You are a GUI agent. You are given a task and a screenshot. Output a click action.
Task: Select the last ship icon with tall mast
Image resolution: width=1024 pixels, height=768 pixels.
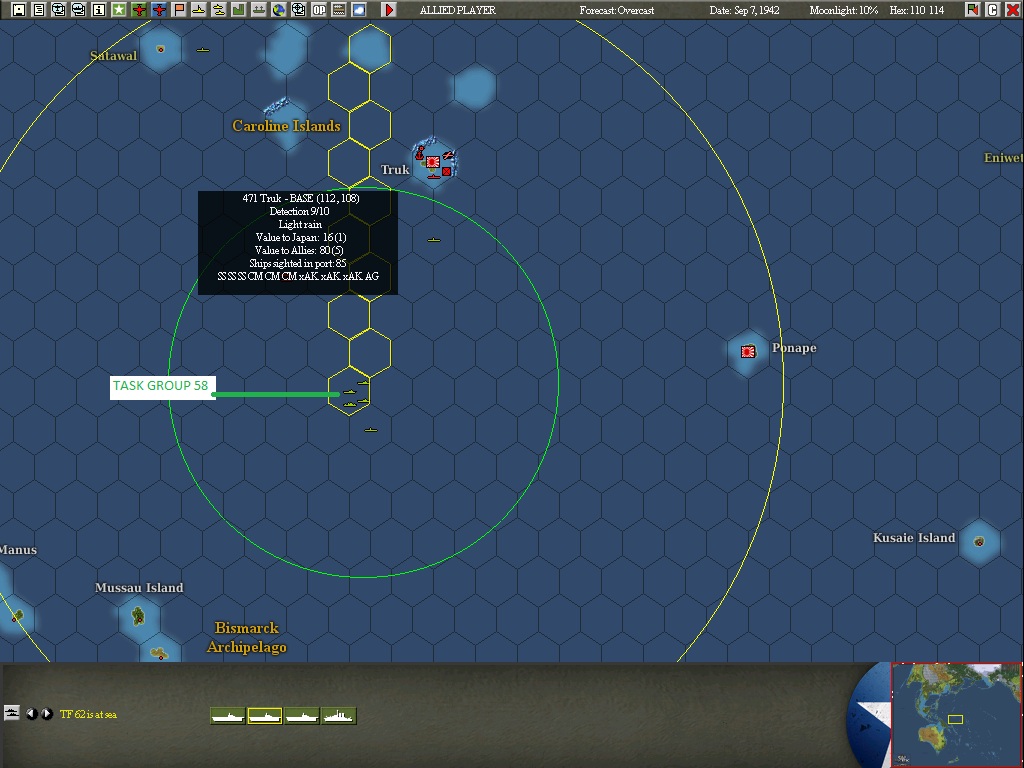click(339, 716)
